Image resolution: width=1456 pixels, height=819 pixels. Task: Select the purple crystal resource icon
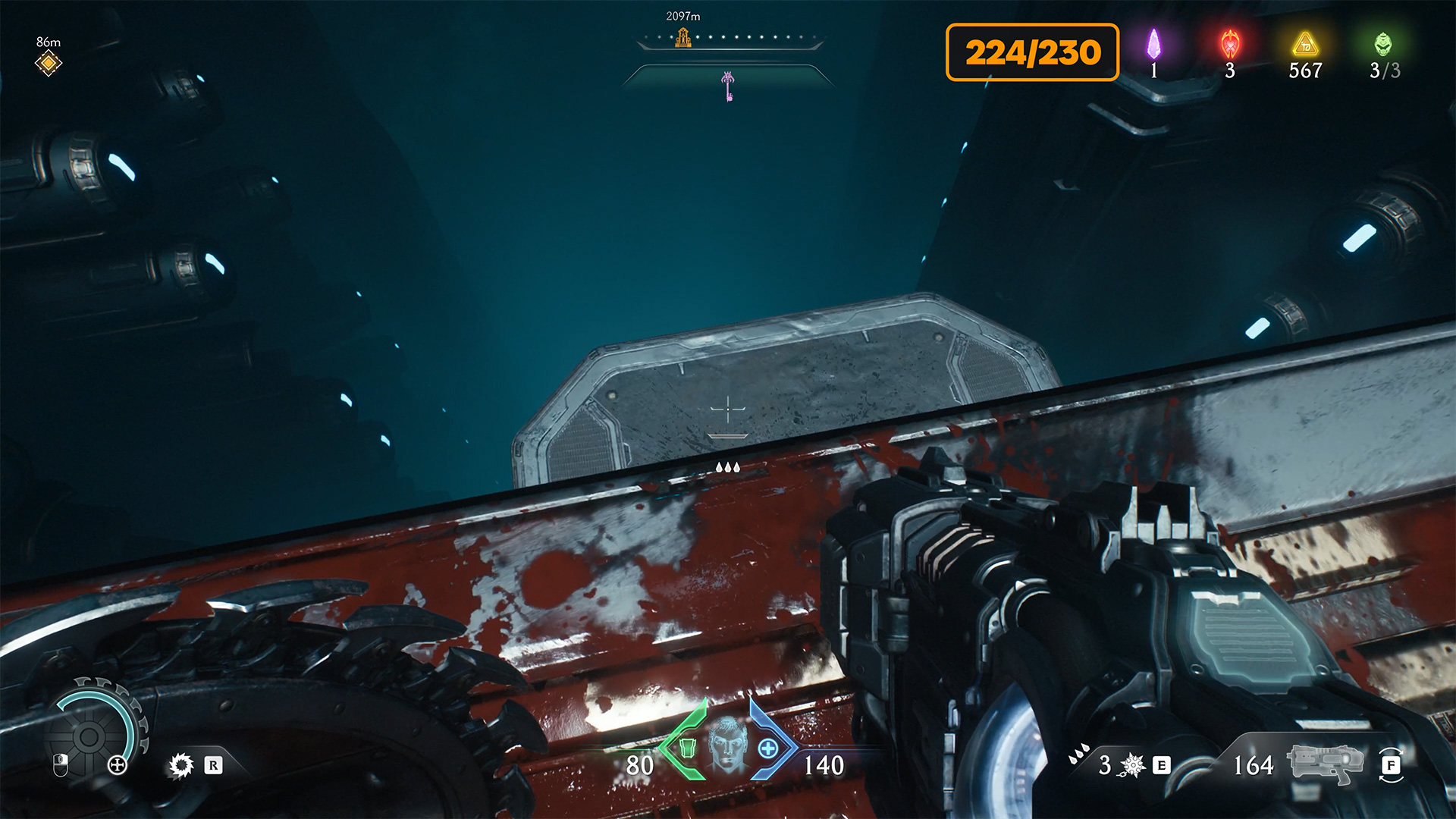(x=1153, y=45)
